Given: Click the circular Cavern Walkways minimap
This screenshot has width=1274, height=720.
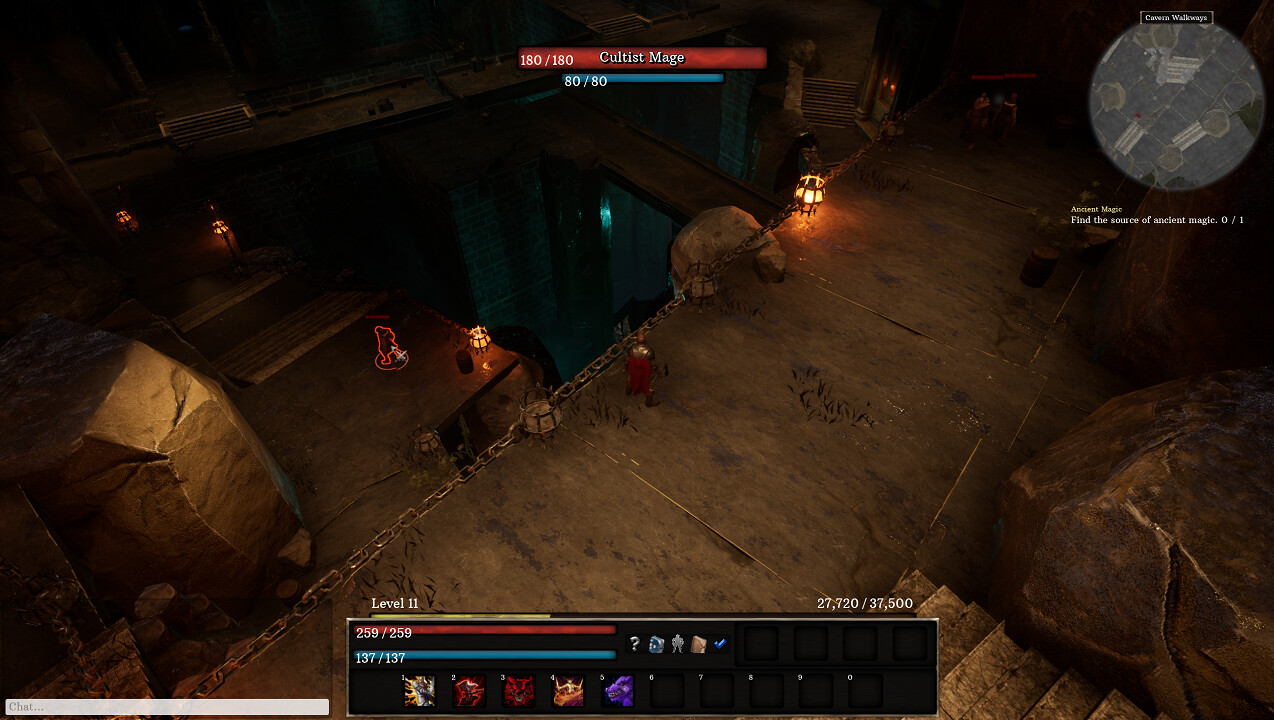Looking at the screenshot, I should click(x=1176, y=104).
